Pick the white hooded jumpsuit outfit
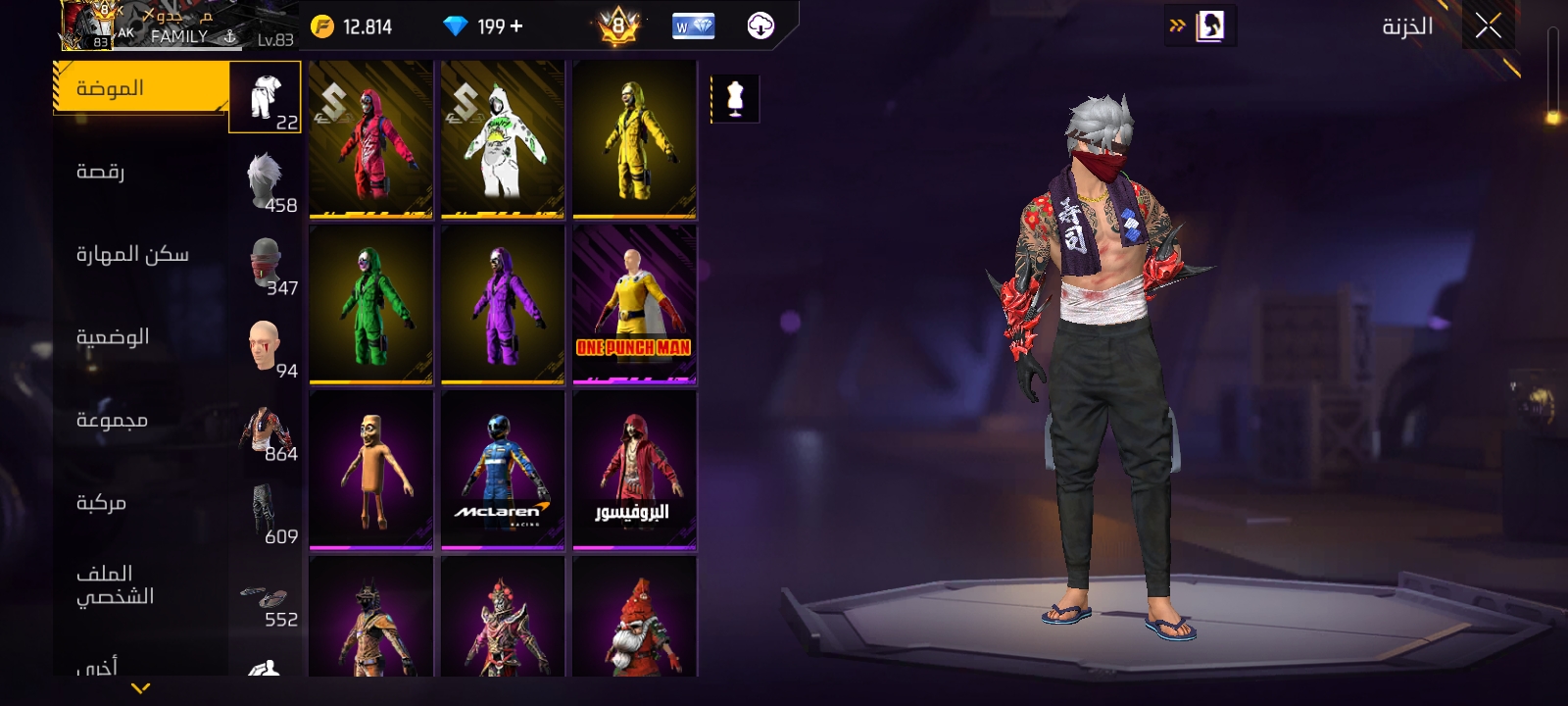 click(x=503, y=138)
